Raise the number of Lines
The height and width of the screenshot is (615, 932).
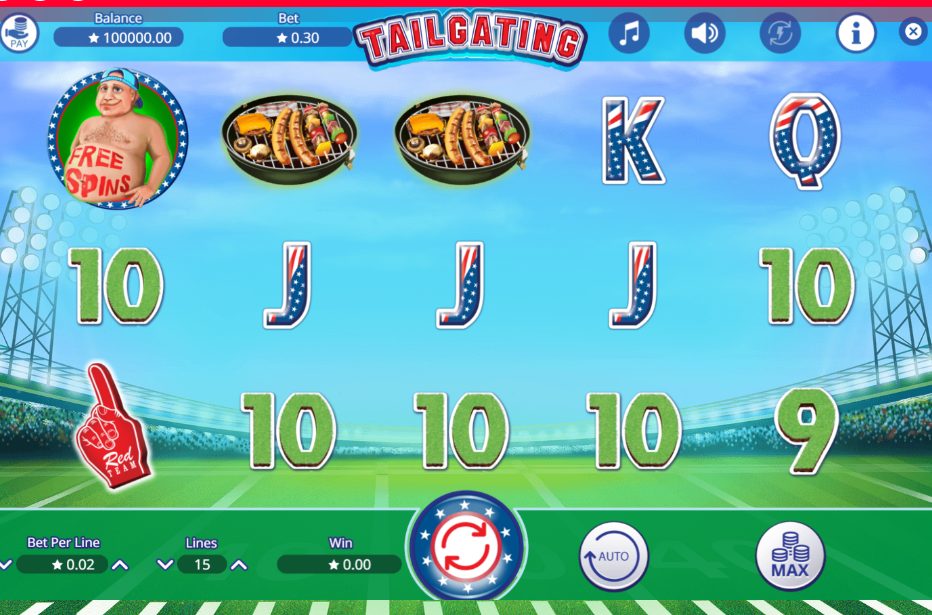239,565
